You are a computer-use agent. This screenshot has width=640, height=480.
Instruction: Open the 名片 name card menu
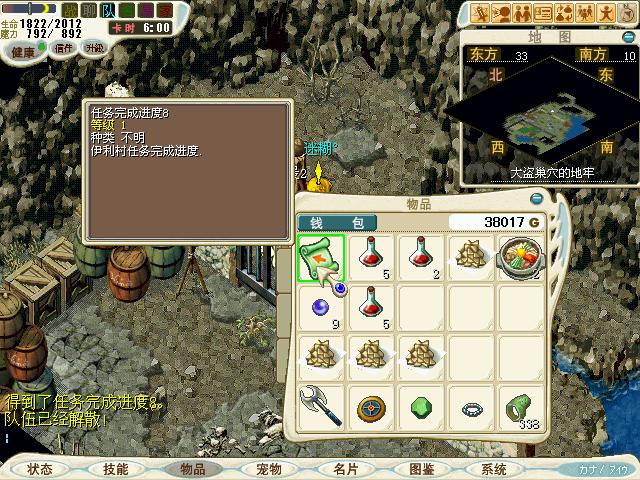pyautogui.click(x=344, y=469)
